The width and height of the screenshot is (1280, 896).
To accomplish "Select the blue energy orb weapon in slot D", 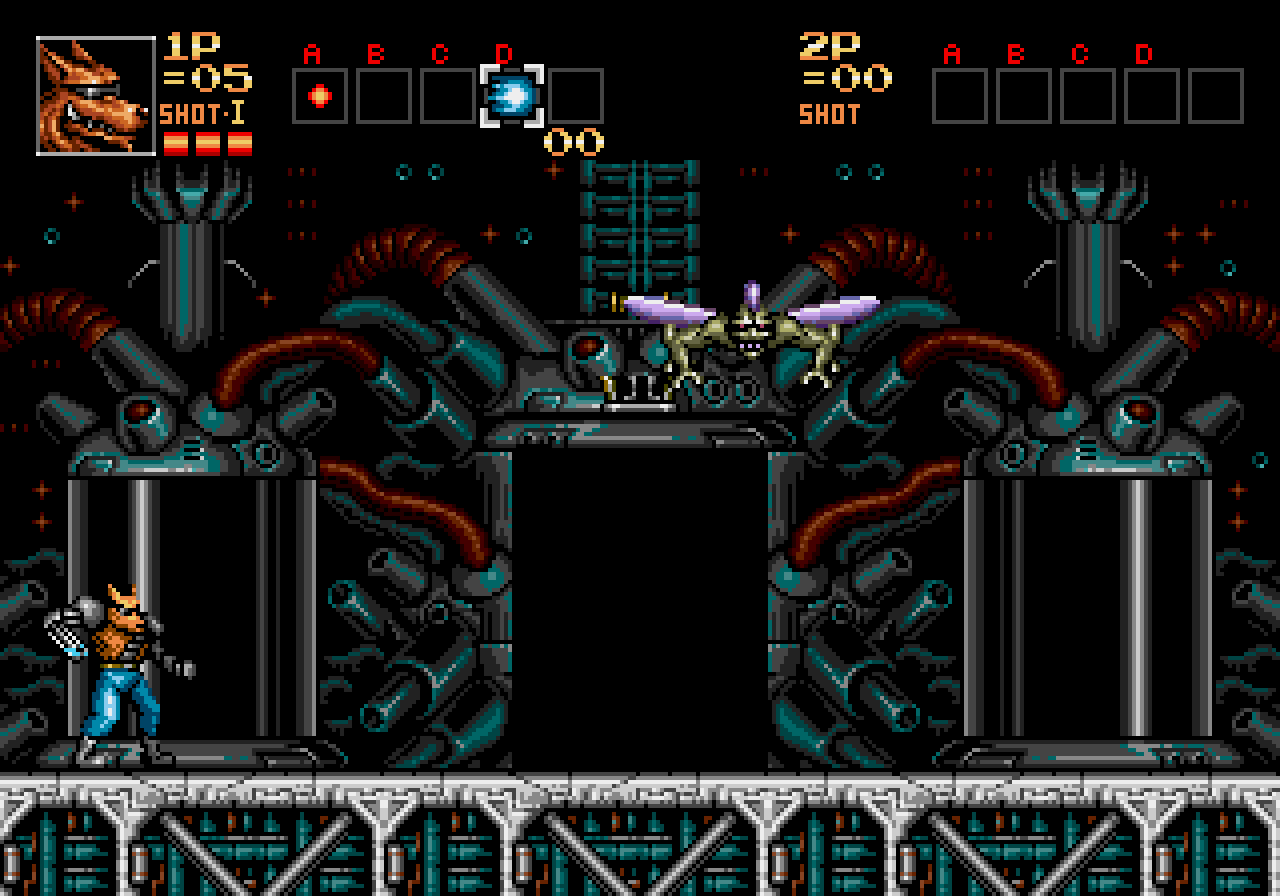I will [512, 96].
